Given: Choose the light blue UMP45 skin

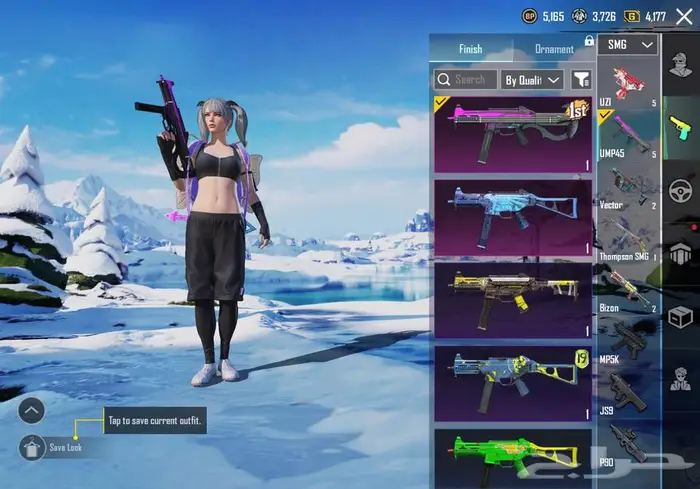Looking at the screenshot, I should [512, 216].
